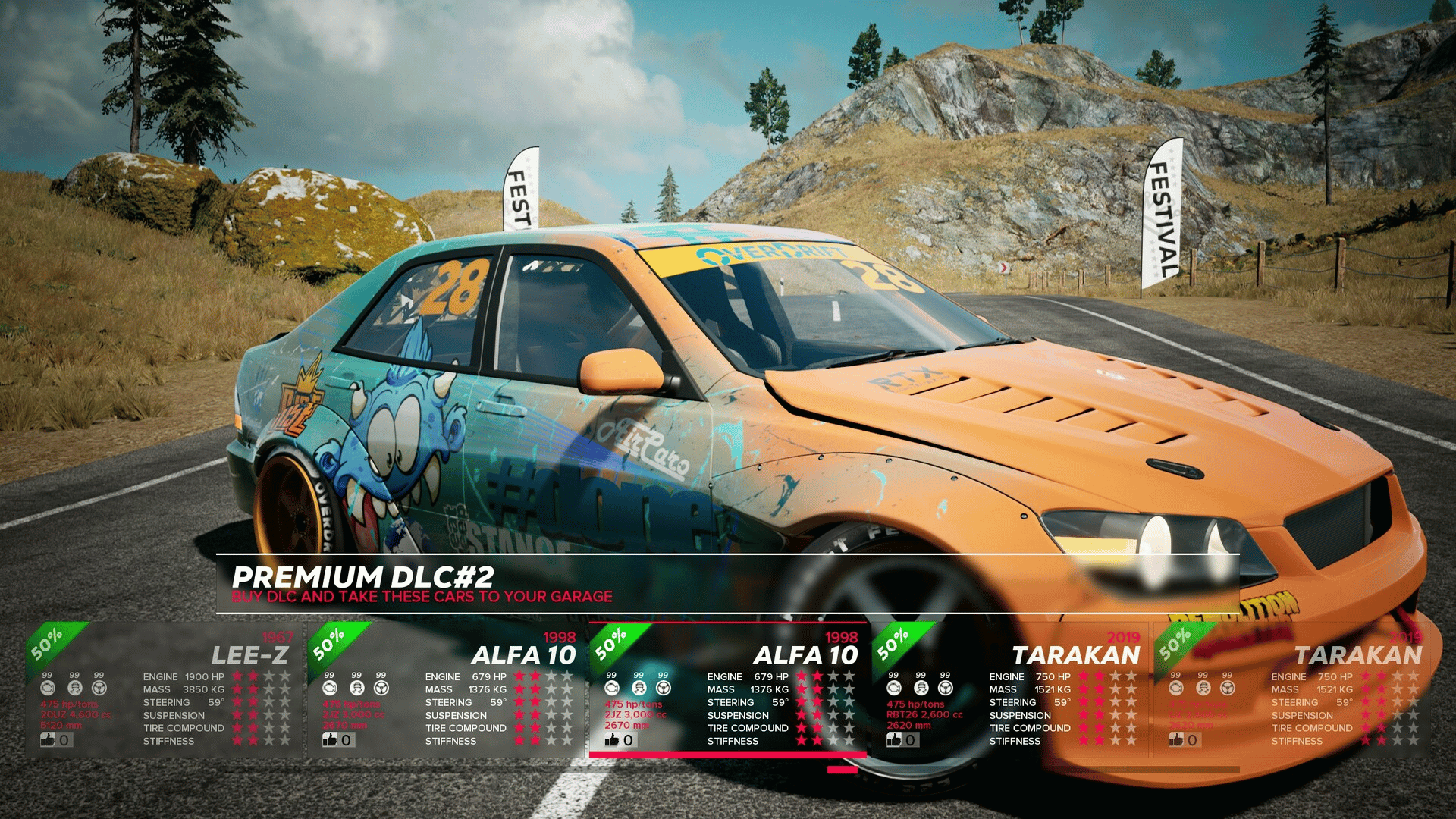Screen dimensions: 1456x819
Task: Select the TARAKAN card with RBT26 engine
Action: click(x=1010, y=690)
